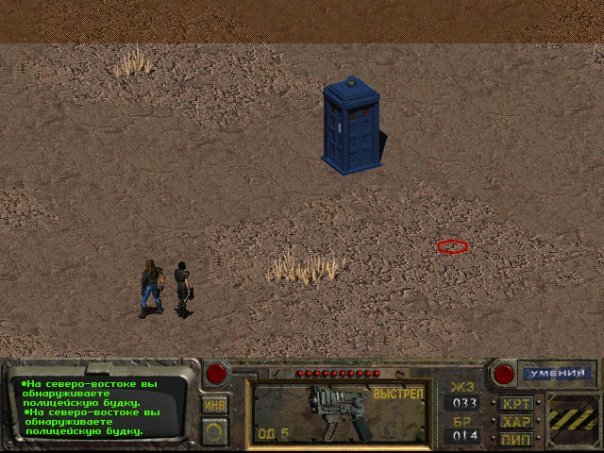Click the red button beside УМЕНИЯ
The width and height of the screenshot is (604, 453).
(x=504, y=374)
